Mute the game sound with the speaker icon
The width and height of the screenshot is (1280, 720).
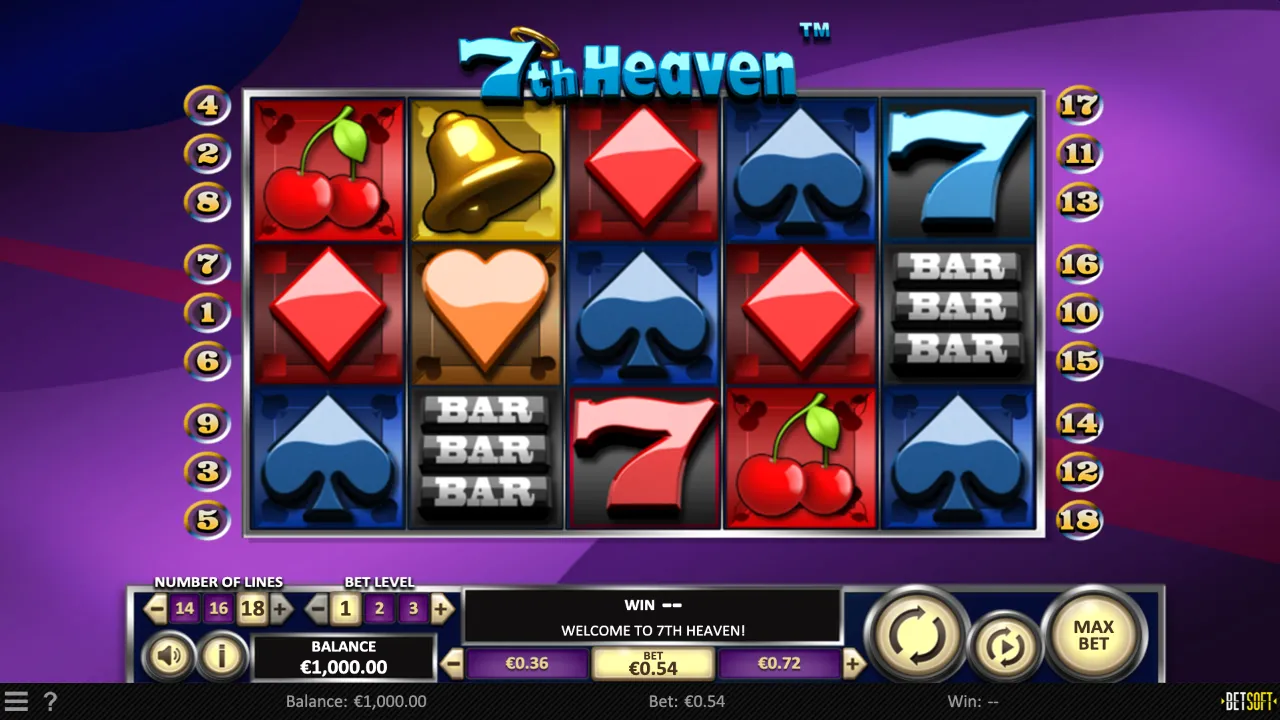[x=168, y=656]
